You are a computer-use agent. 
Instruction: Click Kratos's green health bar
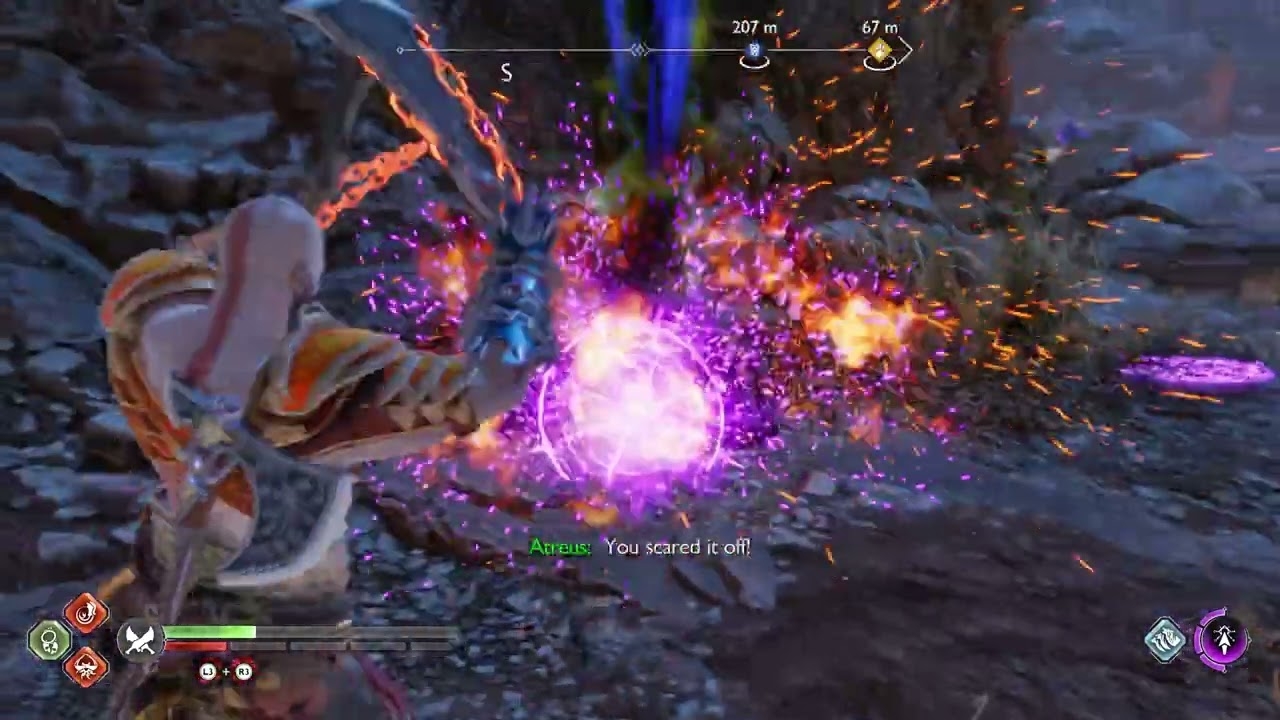[x=210, y=632]
